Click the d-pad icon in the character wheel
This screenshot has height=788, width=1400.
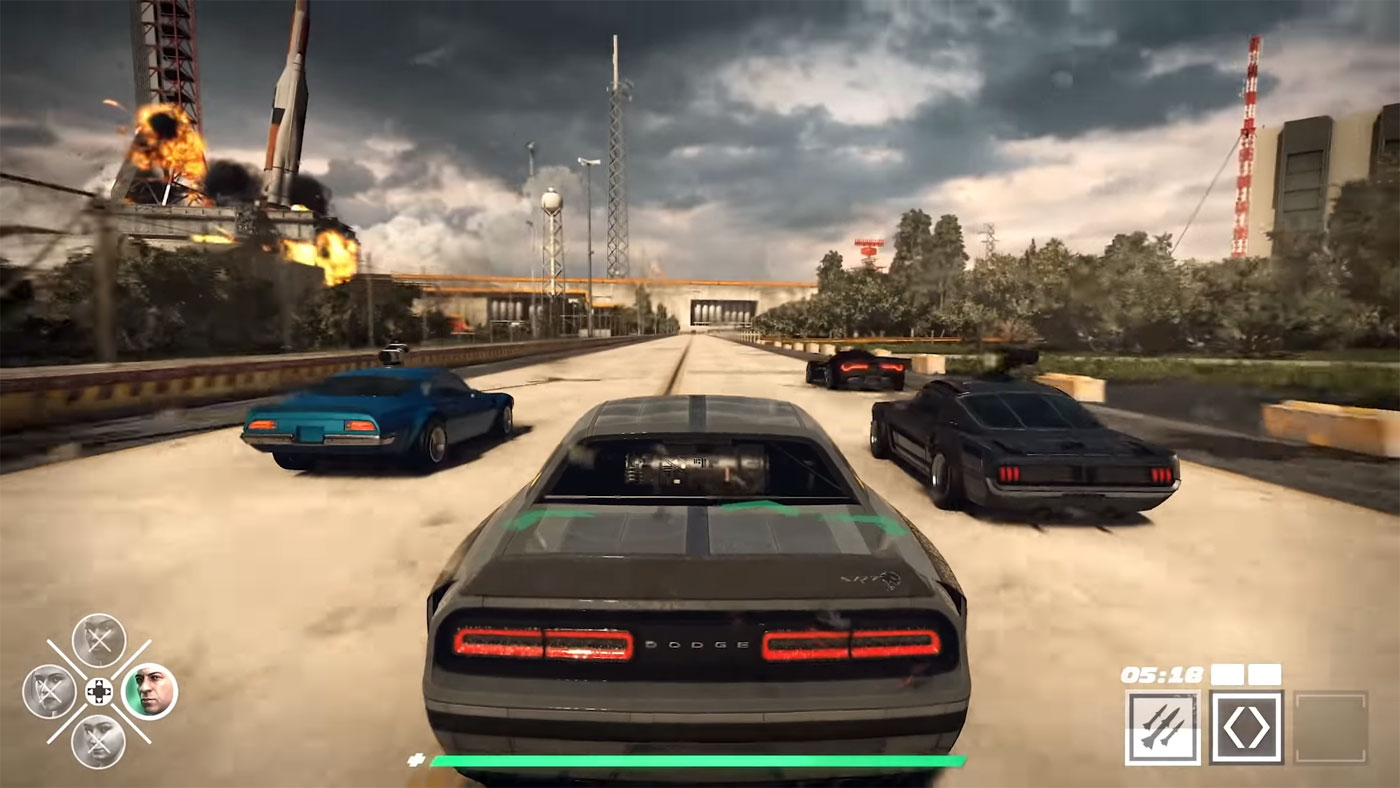100,691
